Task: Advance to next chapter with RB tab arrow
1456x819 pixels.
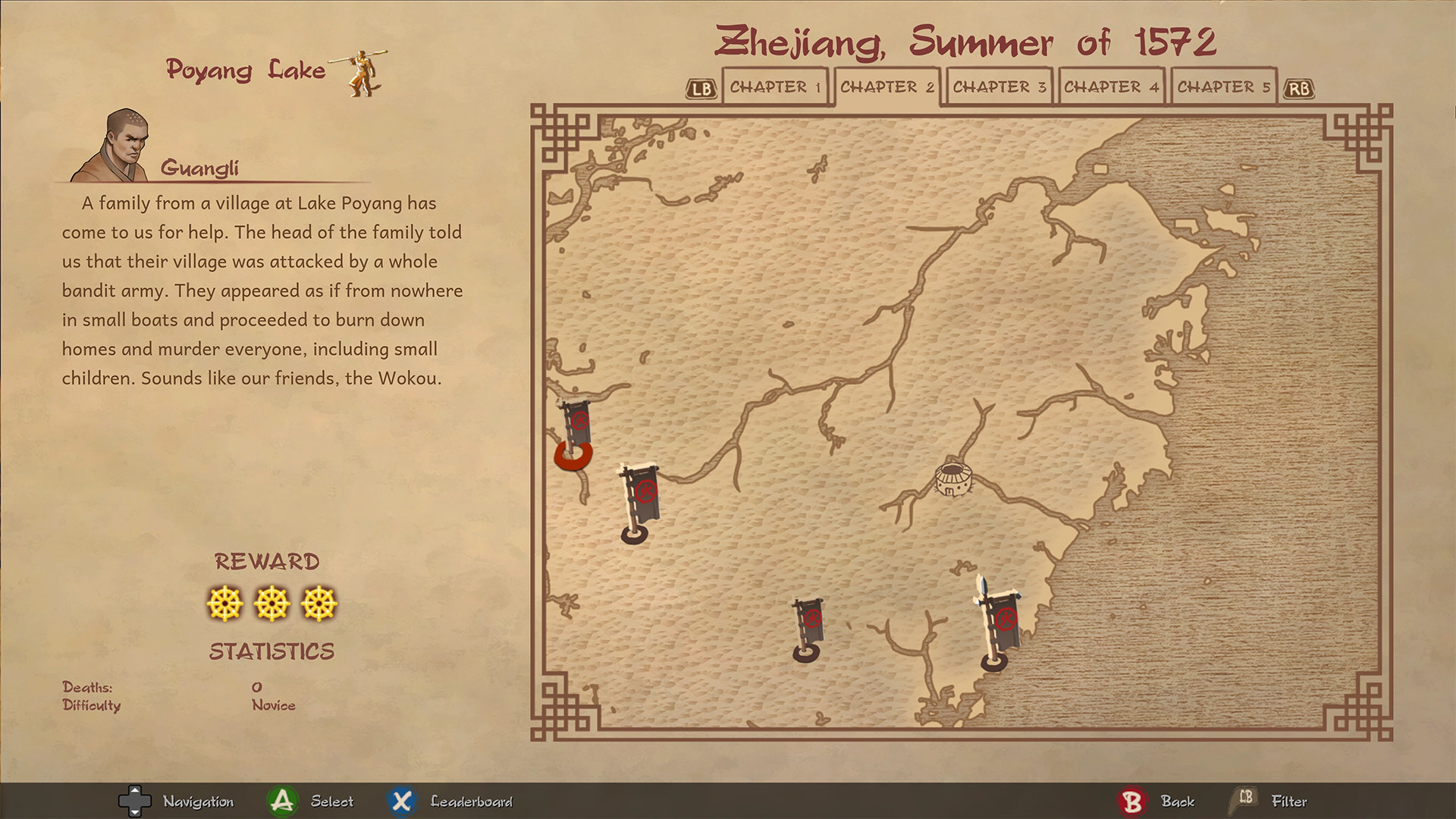Action: (x=1298, y=87)
